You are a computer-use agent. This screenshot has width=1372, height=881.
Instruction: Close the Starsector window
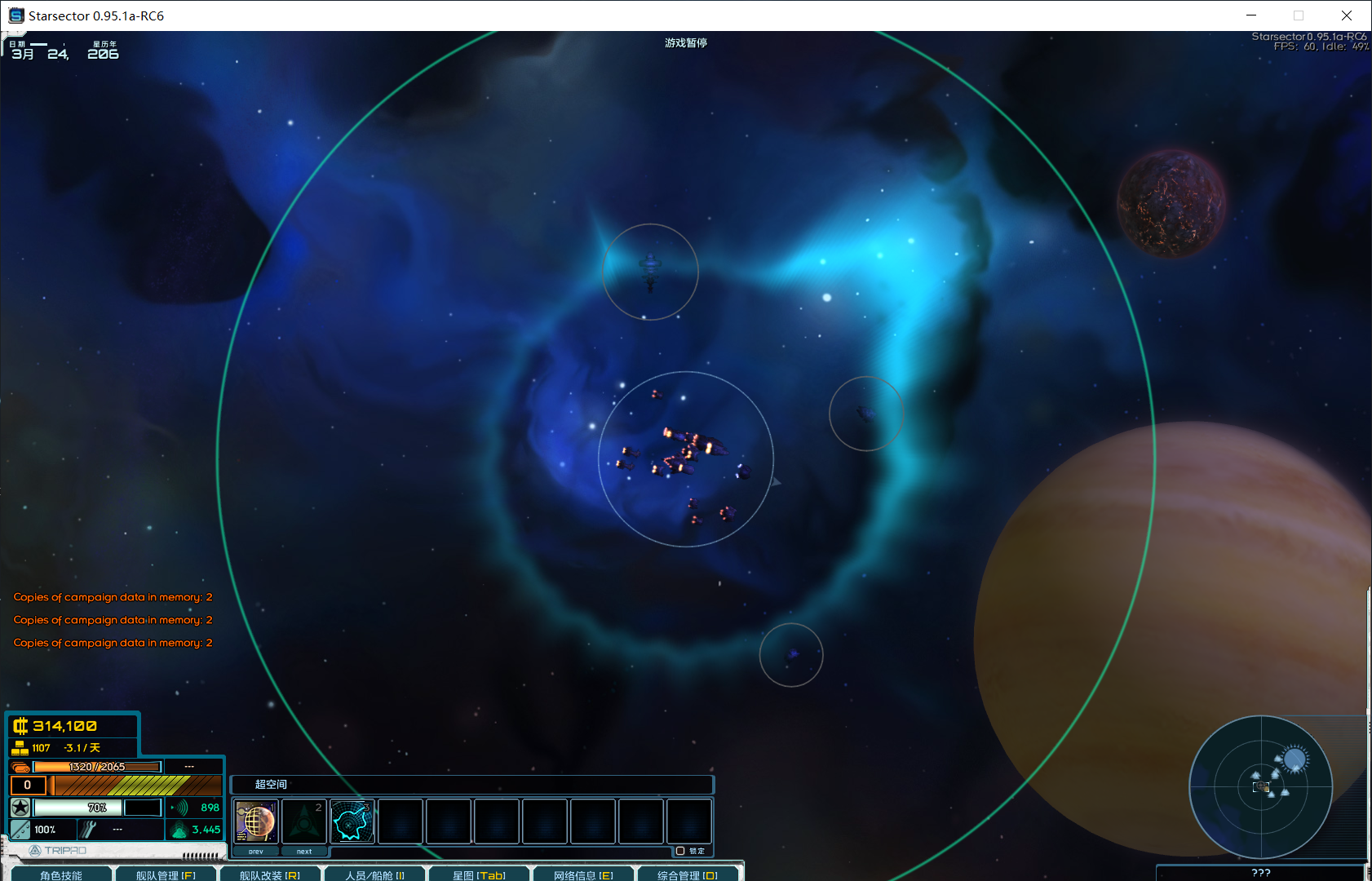[x=1347, y=15]
